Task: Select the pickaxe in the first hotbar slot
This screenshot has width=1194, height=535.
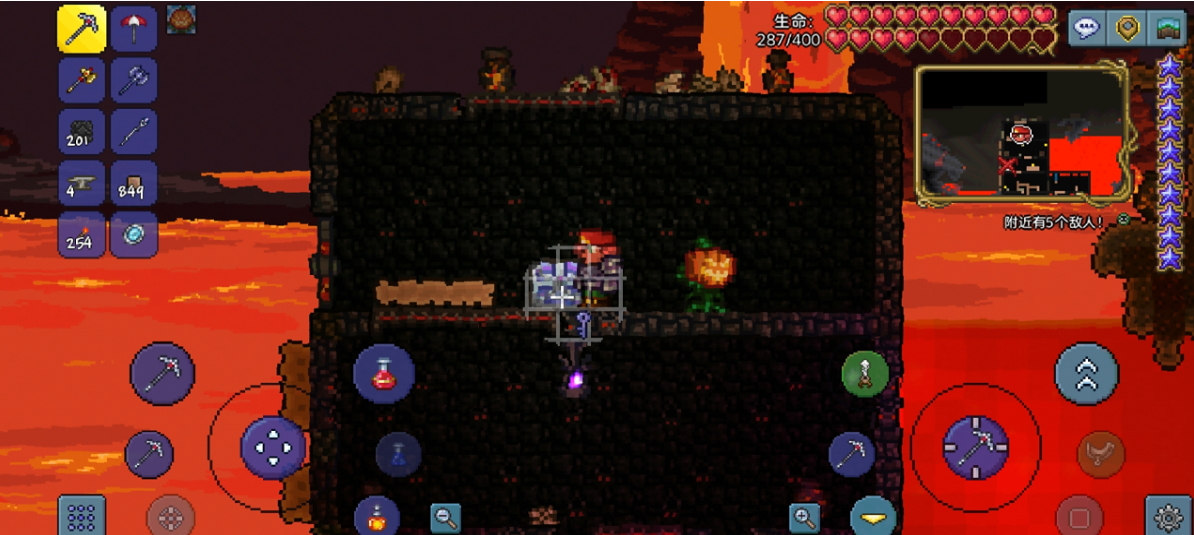Action: [82, 29]
